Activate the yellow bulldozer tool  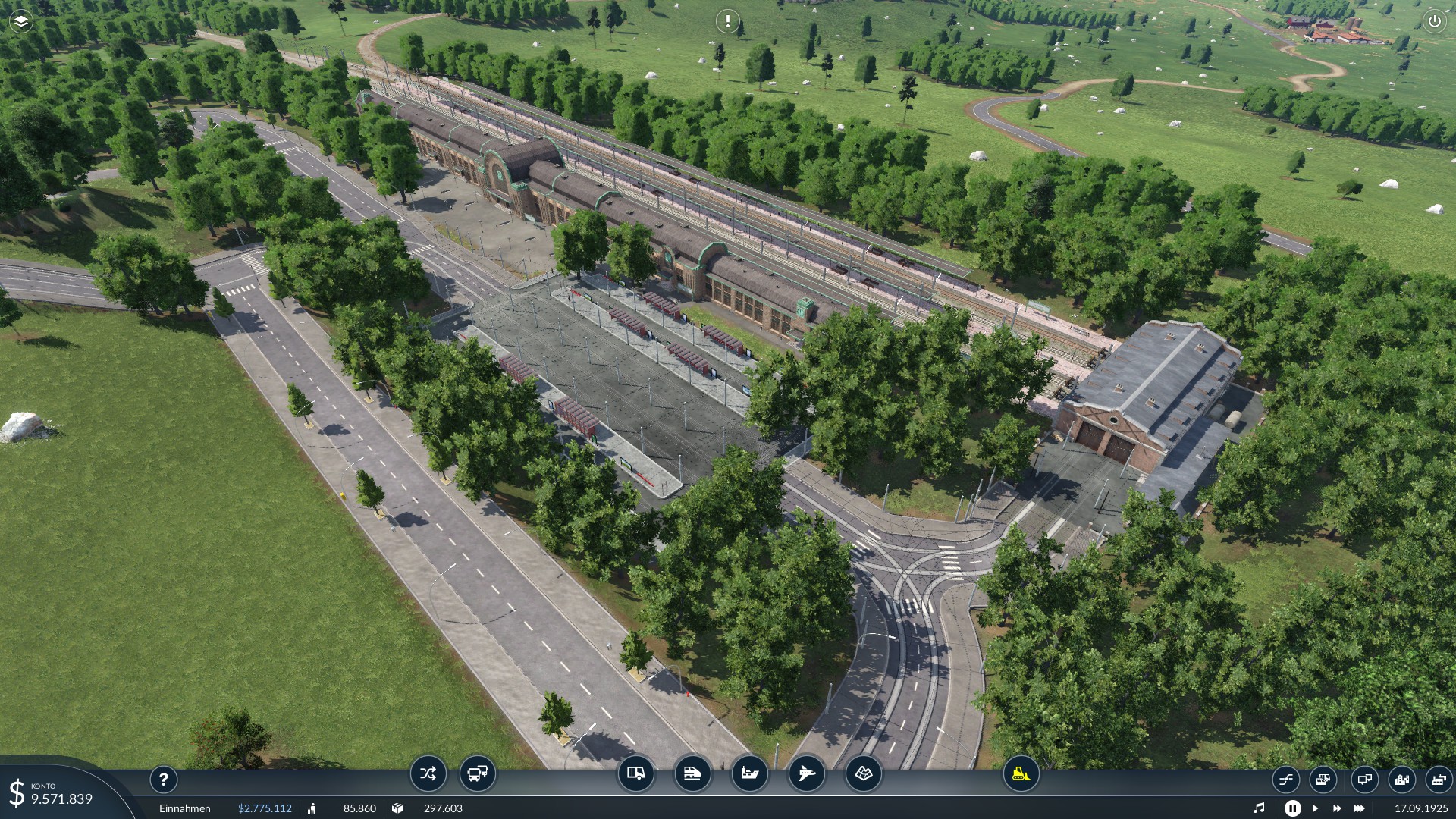[x=1021, y=774]
